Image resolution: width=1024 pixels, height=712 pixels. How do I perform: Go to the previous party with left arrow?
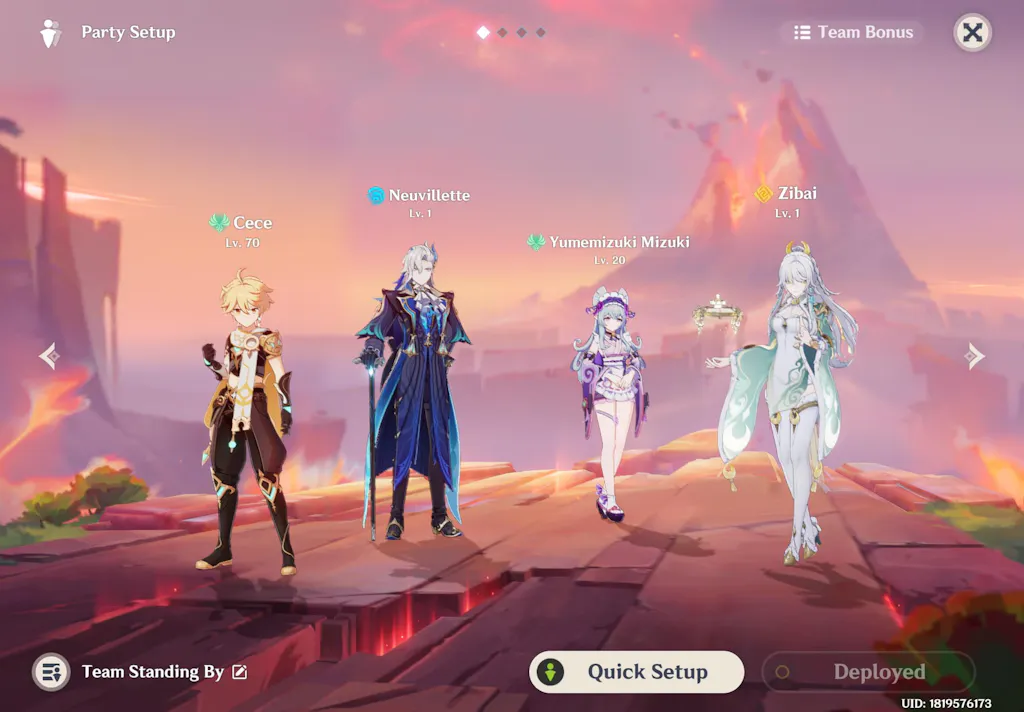point(49,356)
